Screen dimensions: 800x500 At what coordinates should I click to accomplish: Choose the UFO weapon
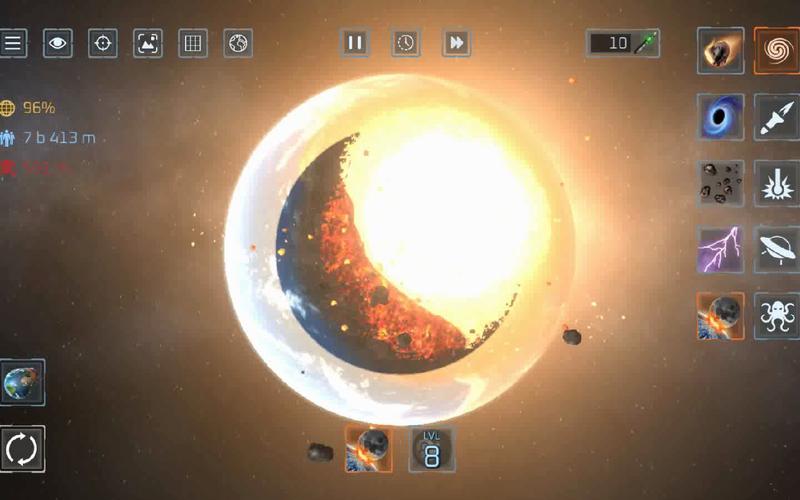(x=776, y=249)
